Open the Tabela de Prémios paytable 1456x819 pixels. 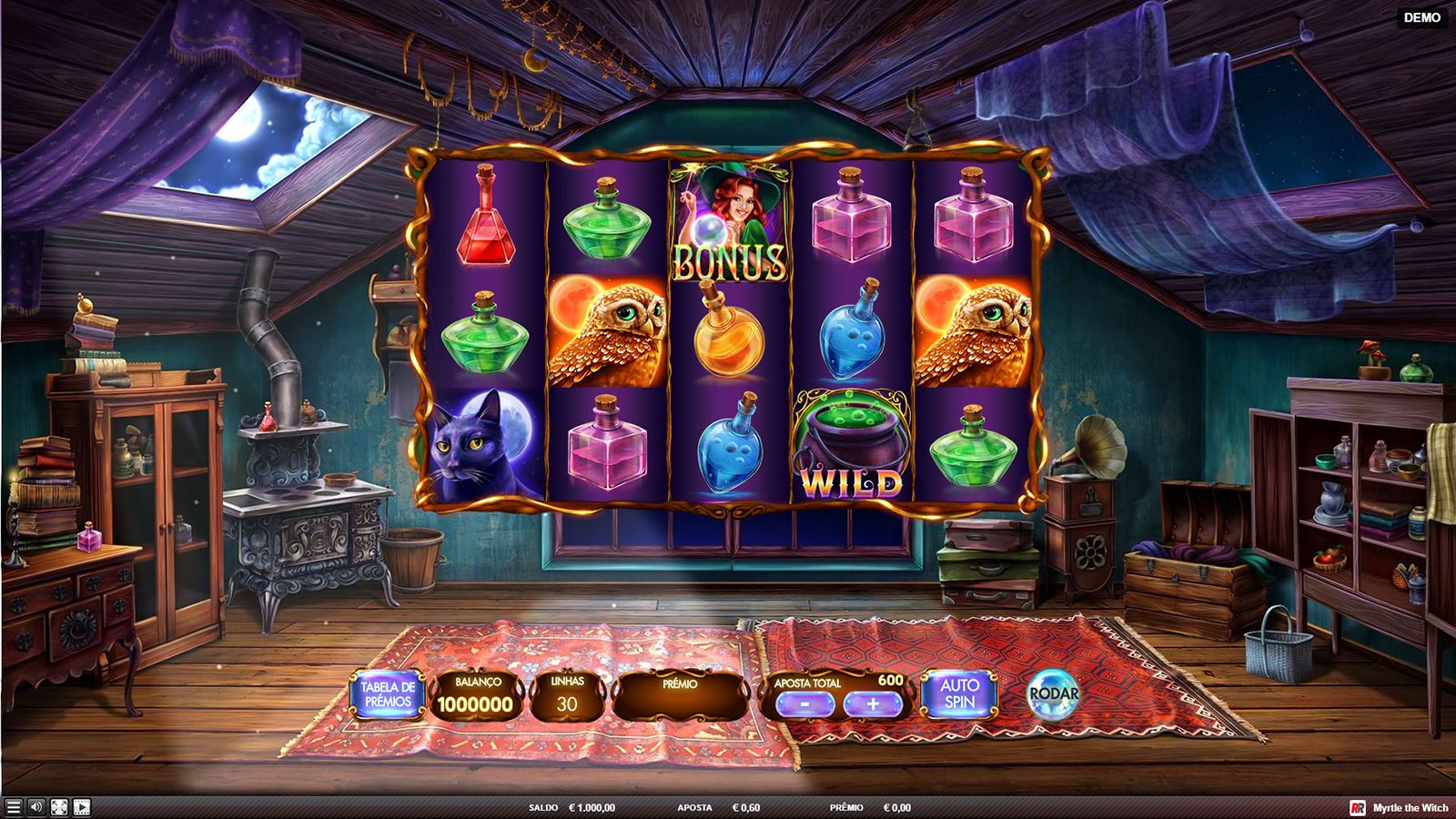click(388, 695)
